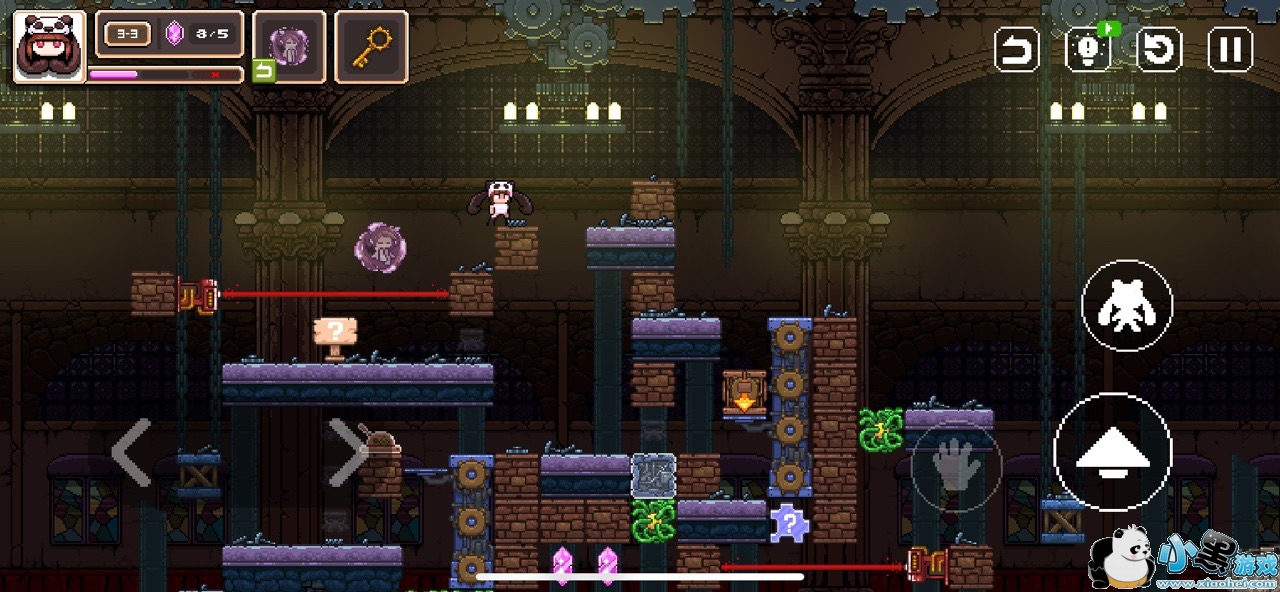
Task: Move left with the left arrow
Action: (x=131, y=453)
